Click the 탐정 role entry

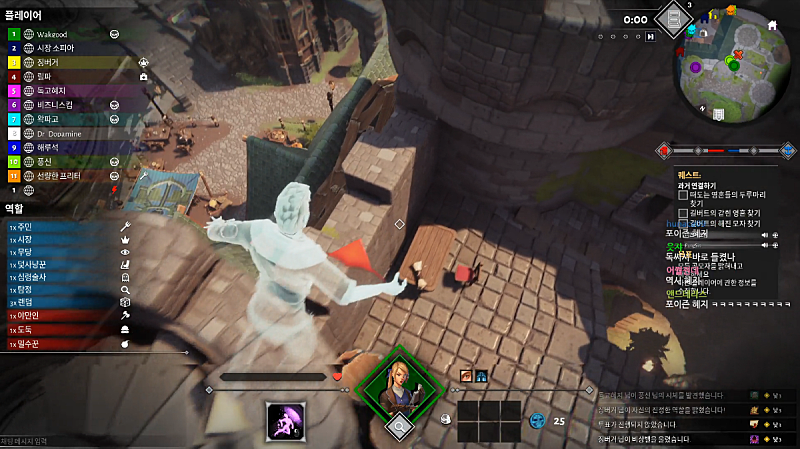click(60, 287)
